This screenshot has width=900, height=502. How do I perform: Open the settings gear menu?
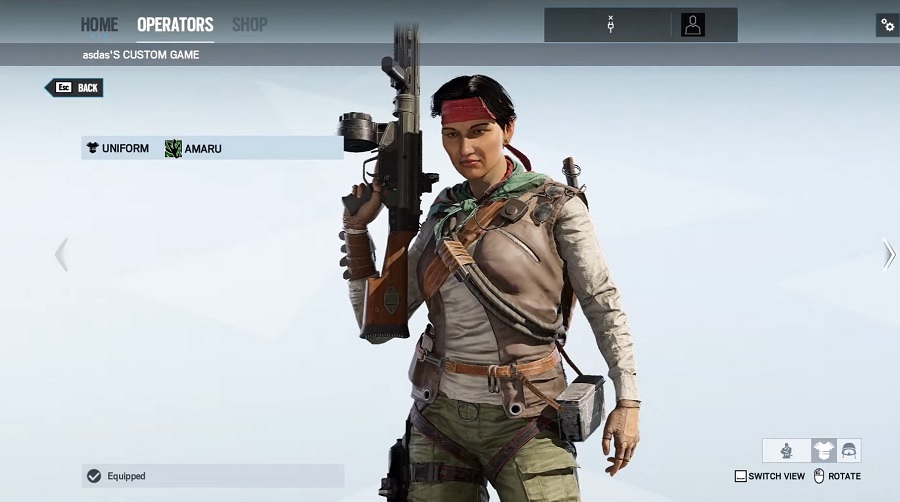coord(887,25)
